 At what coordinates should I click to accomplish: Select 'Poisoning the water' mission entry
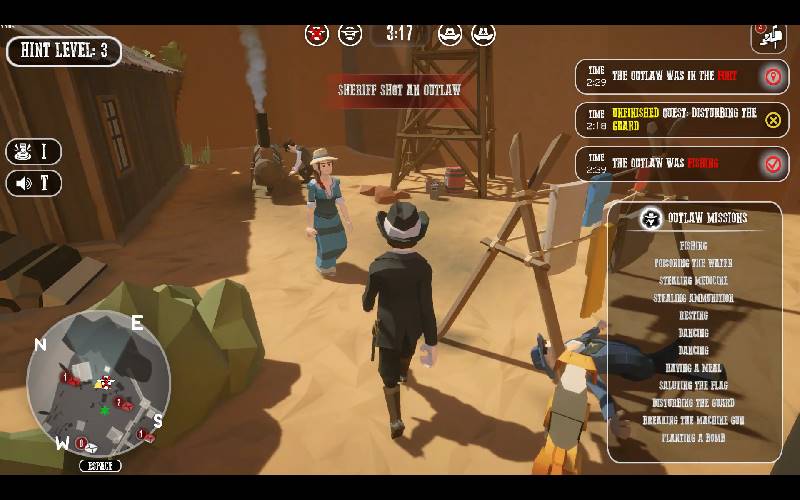(x=692, y=263)
